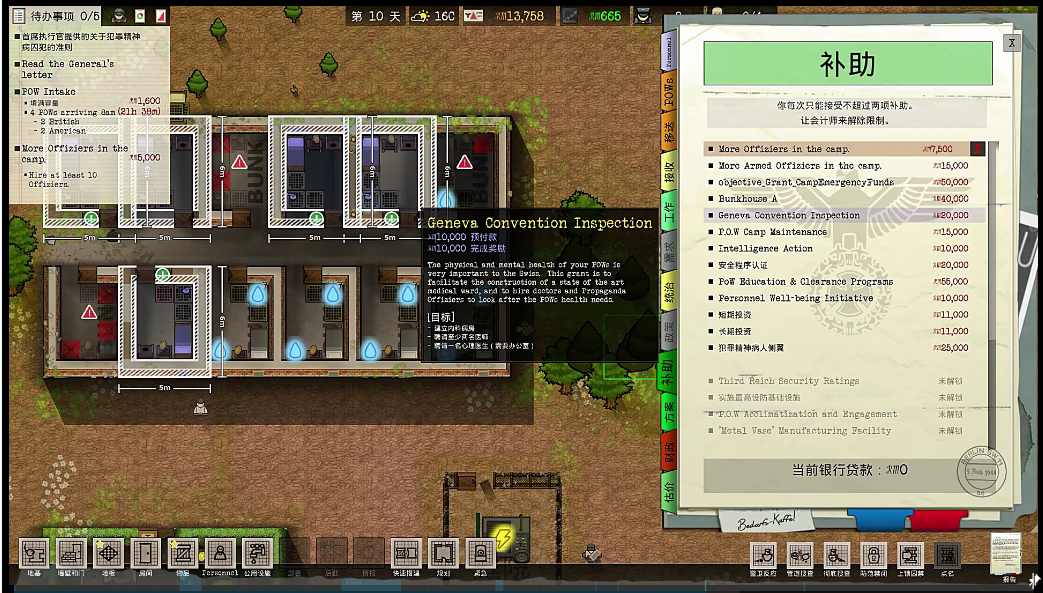Choose the More Armed Offiziers grant

[800, 166]
